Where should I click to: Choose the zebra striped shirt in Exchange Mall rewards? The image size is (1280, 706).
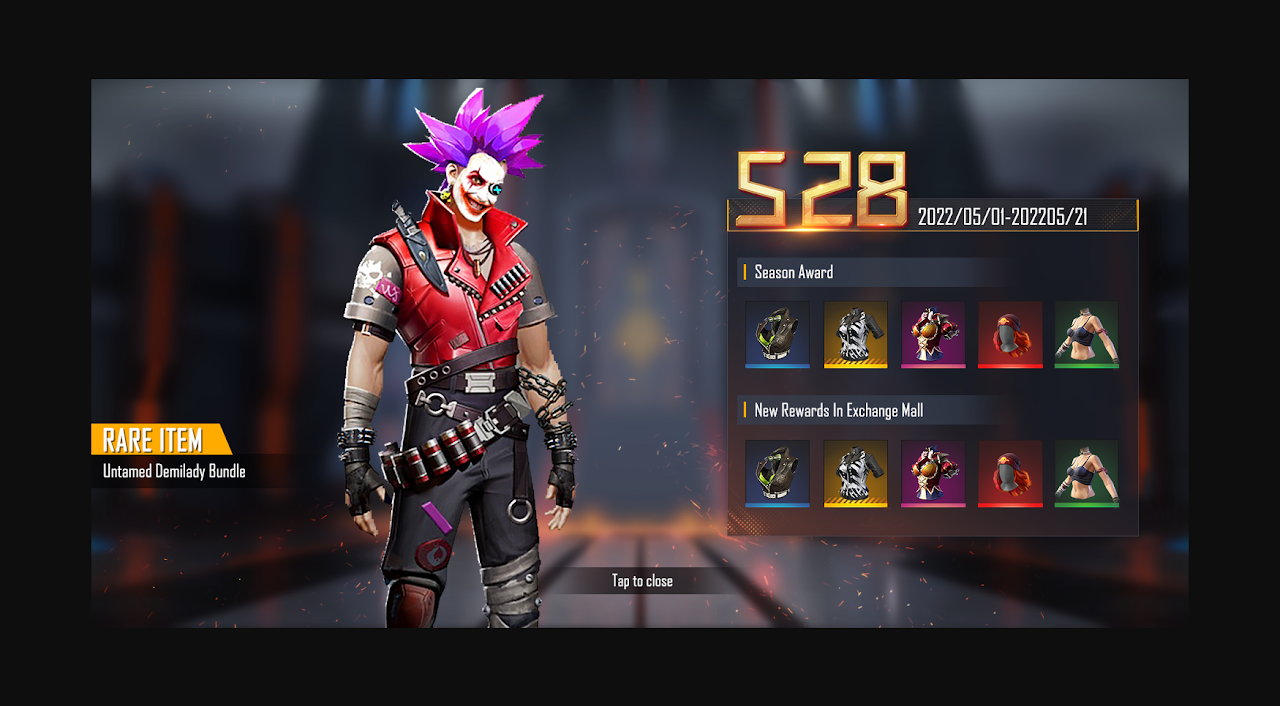[x=855, y=473]
